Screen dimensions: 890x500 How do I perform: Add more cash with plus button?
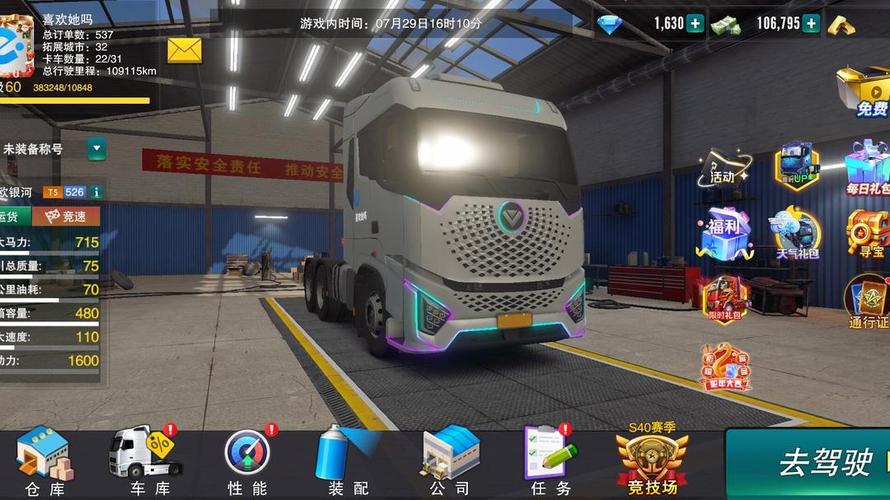click(811, 23)
